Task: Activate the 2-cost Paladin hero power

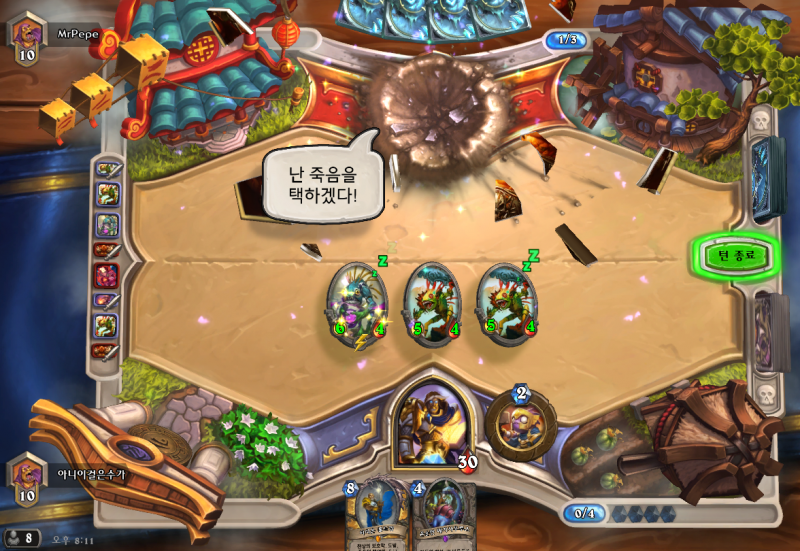Action: (518, 423)
